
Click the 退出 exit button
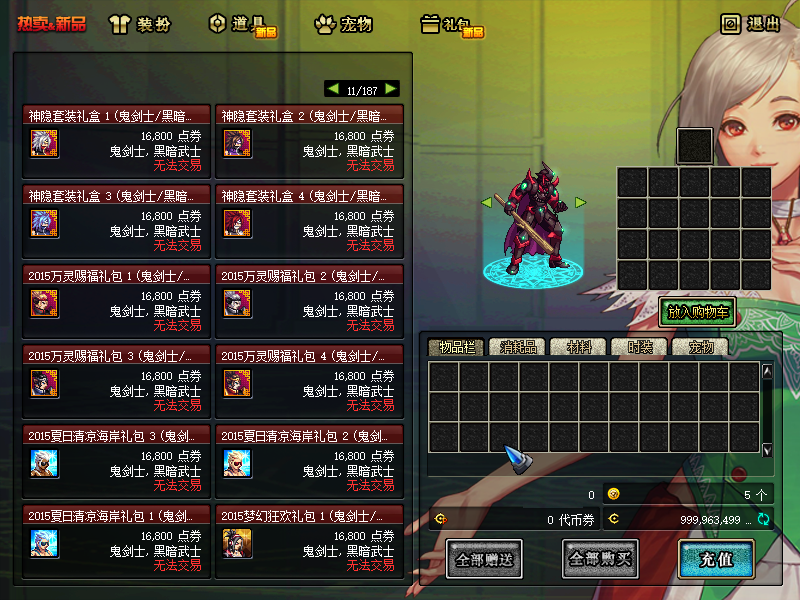pyautogui.click(x=751, y=23)
